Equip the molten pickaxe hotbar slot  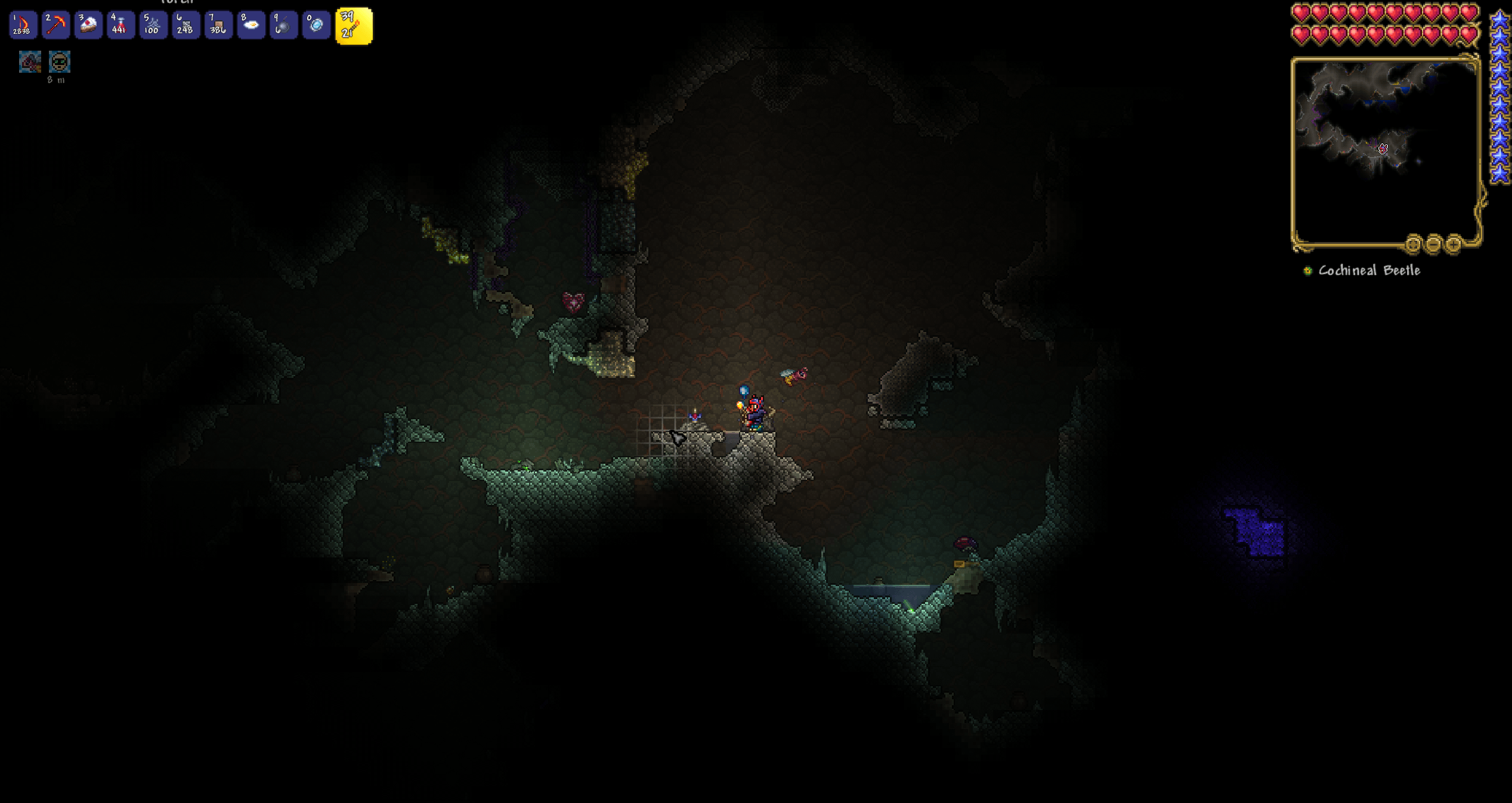(x=55, y=25)
